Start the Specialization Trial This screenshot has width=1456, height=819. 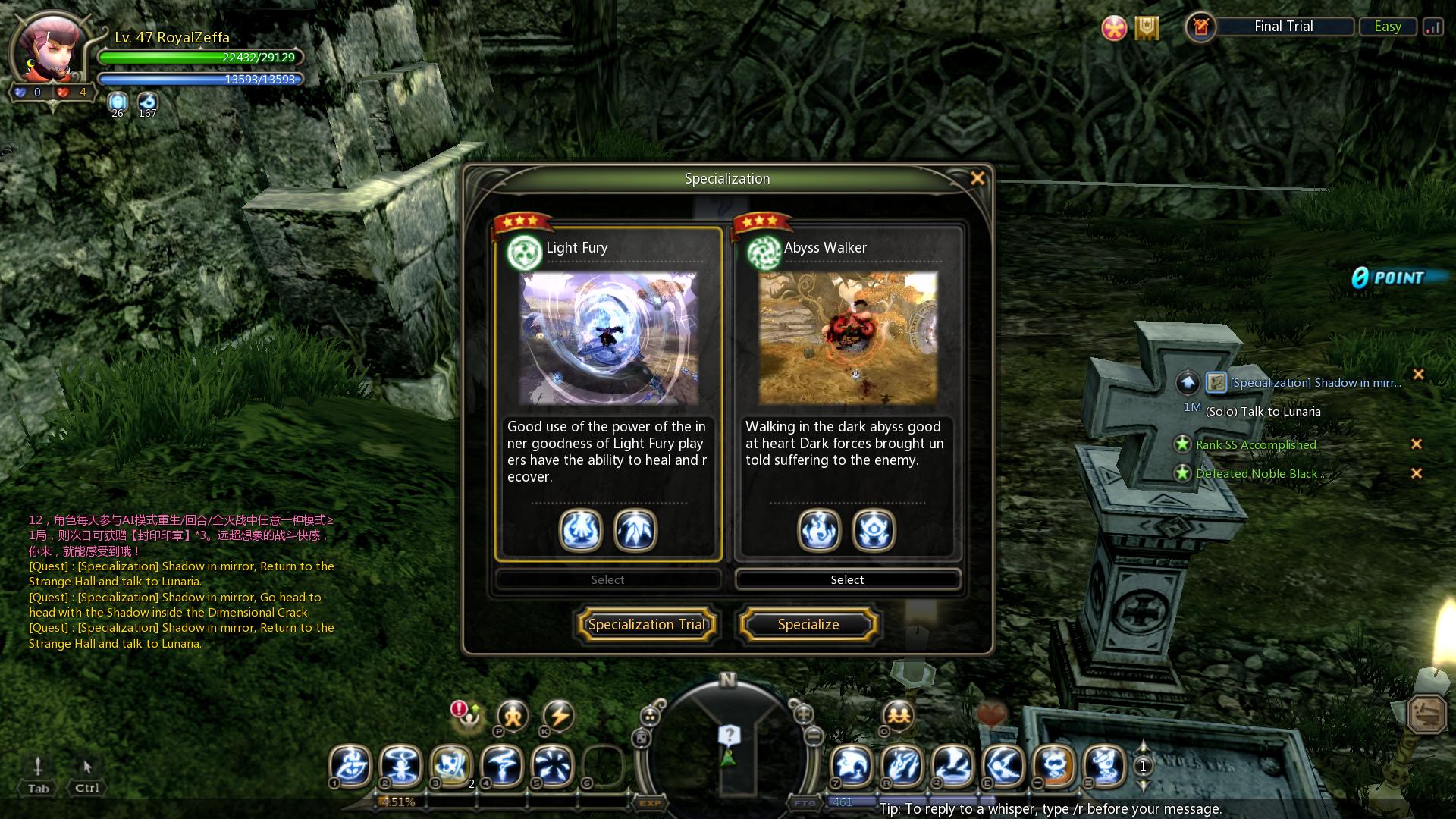[647, 625]
